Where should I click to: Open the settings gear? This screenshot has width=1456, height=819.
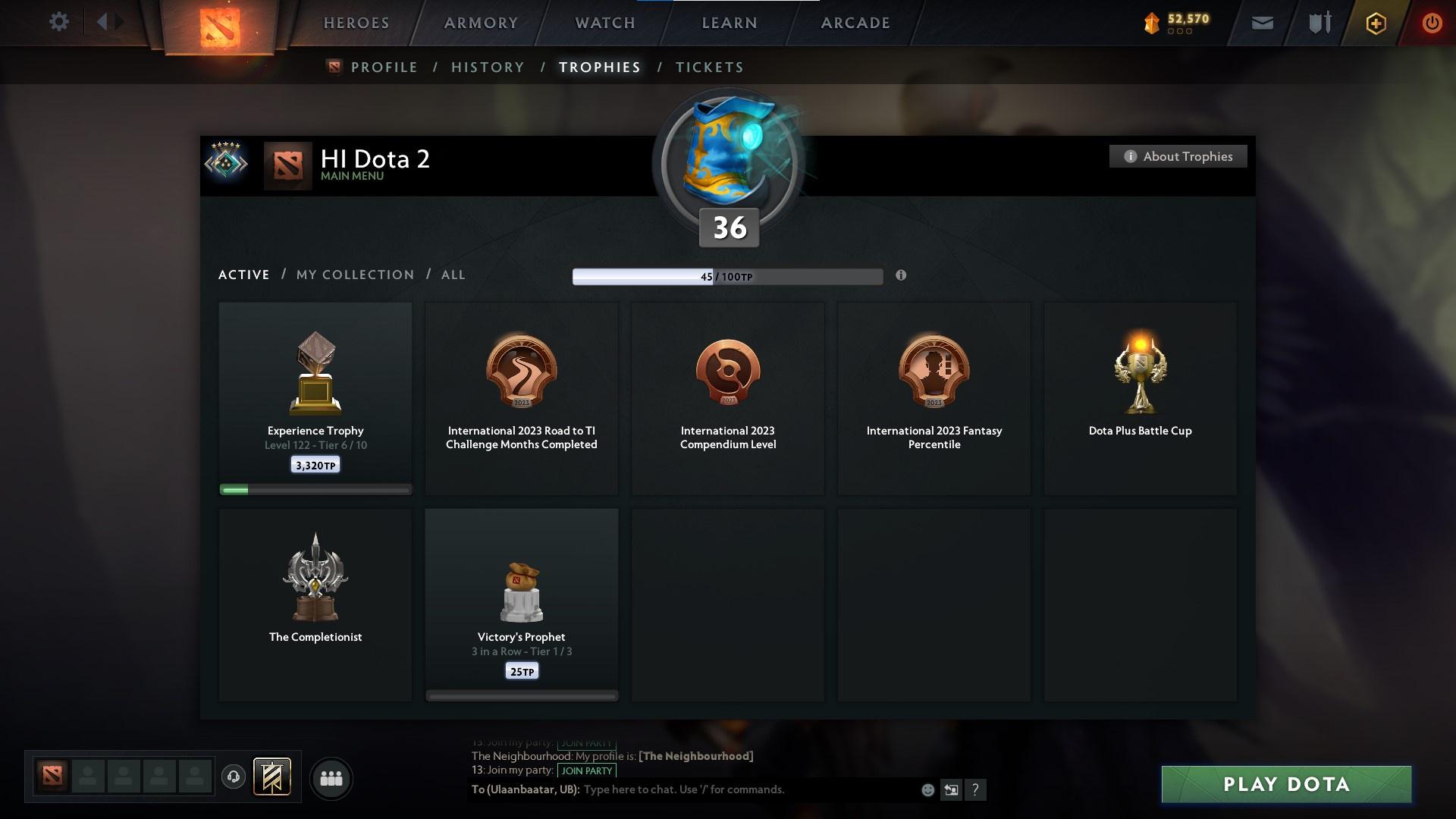pyautogui.click(x=59, y=22)
